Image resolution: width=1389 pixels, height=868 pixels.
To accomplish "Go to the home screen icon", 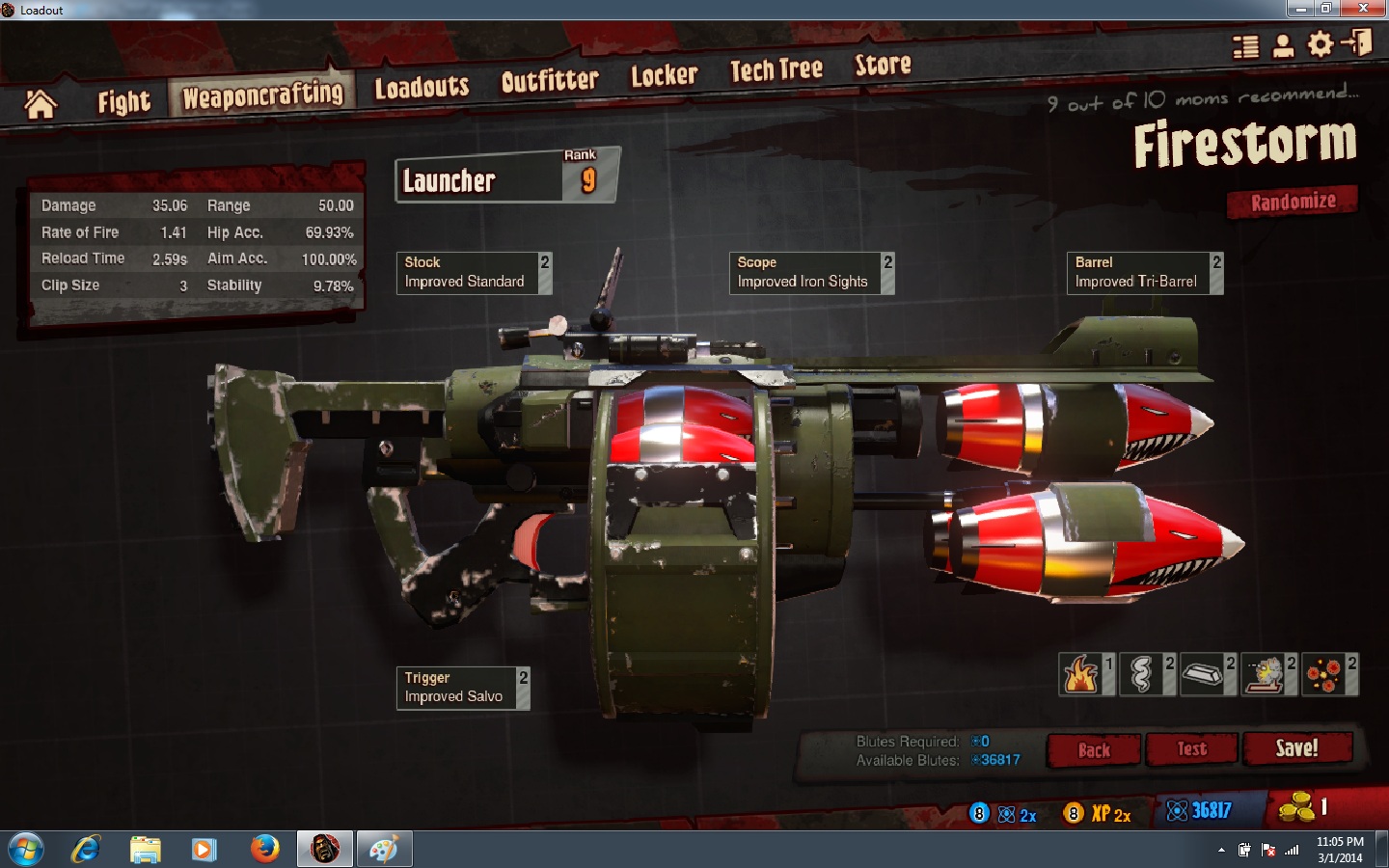I will click(x=41, y=104).
